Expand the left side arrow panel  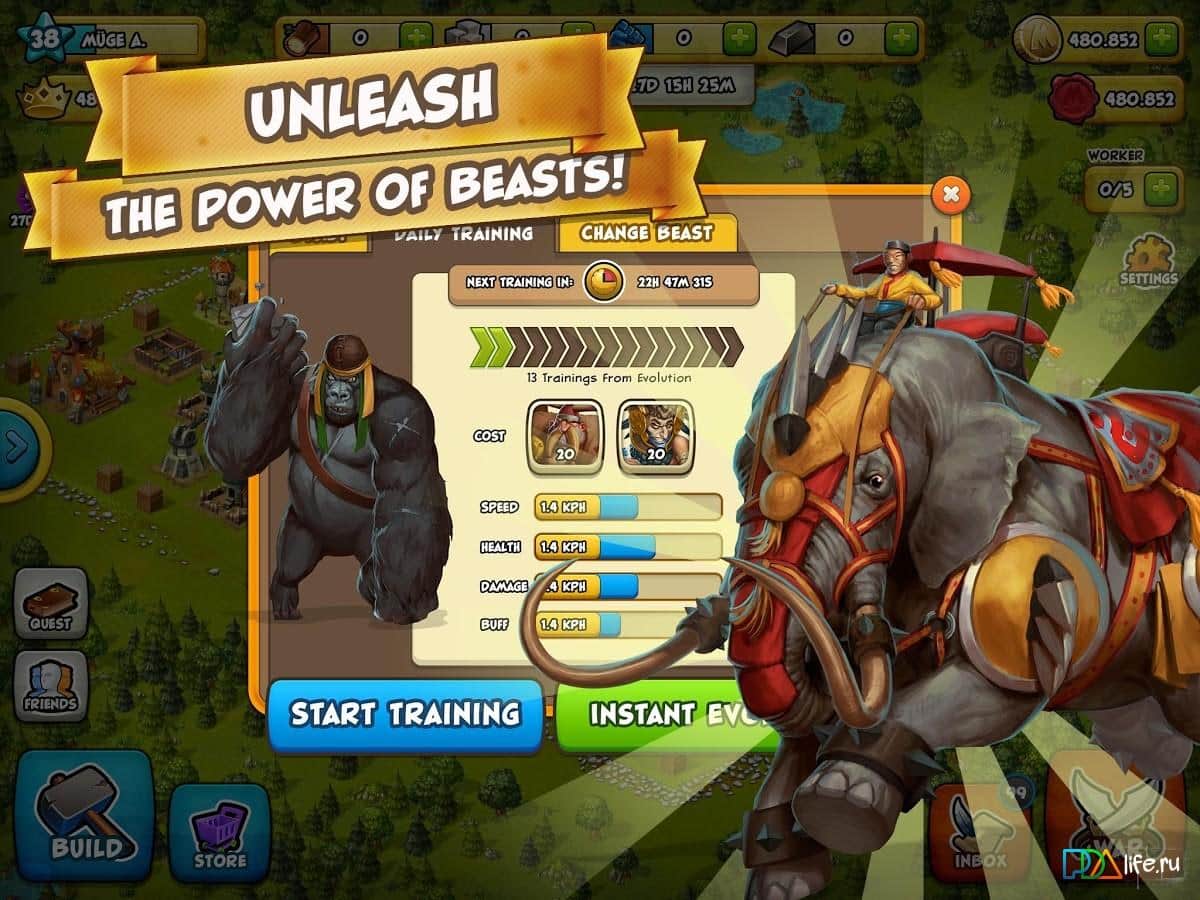click(16, 447)
